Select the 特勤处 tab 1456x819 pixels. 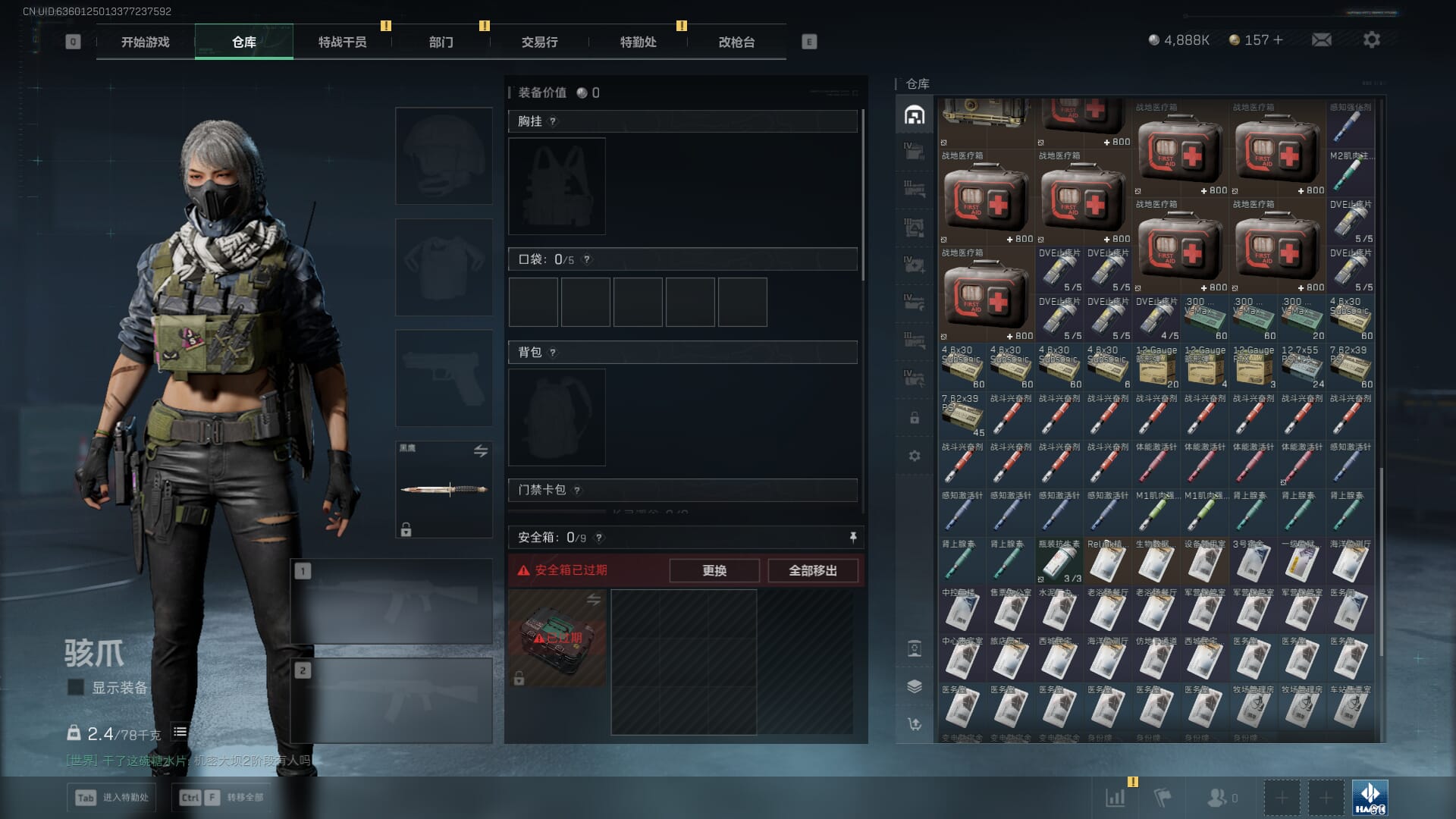click(638, 42)
